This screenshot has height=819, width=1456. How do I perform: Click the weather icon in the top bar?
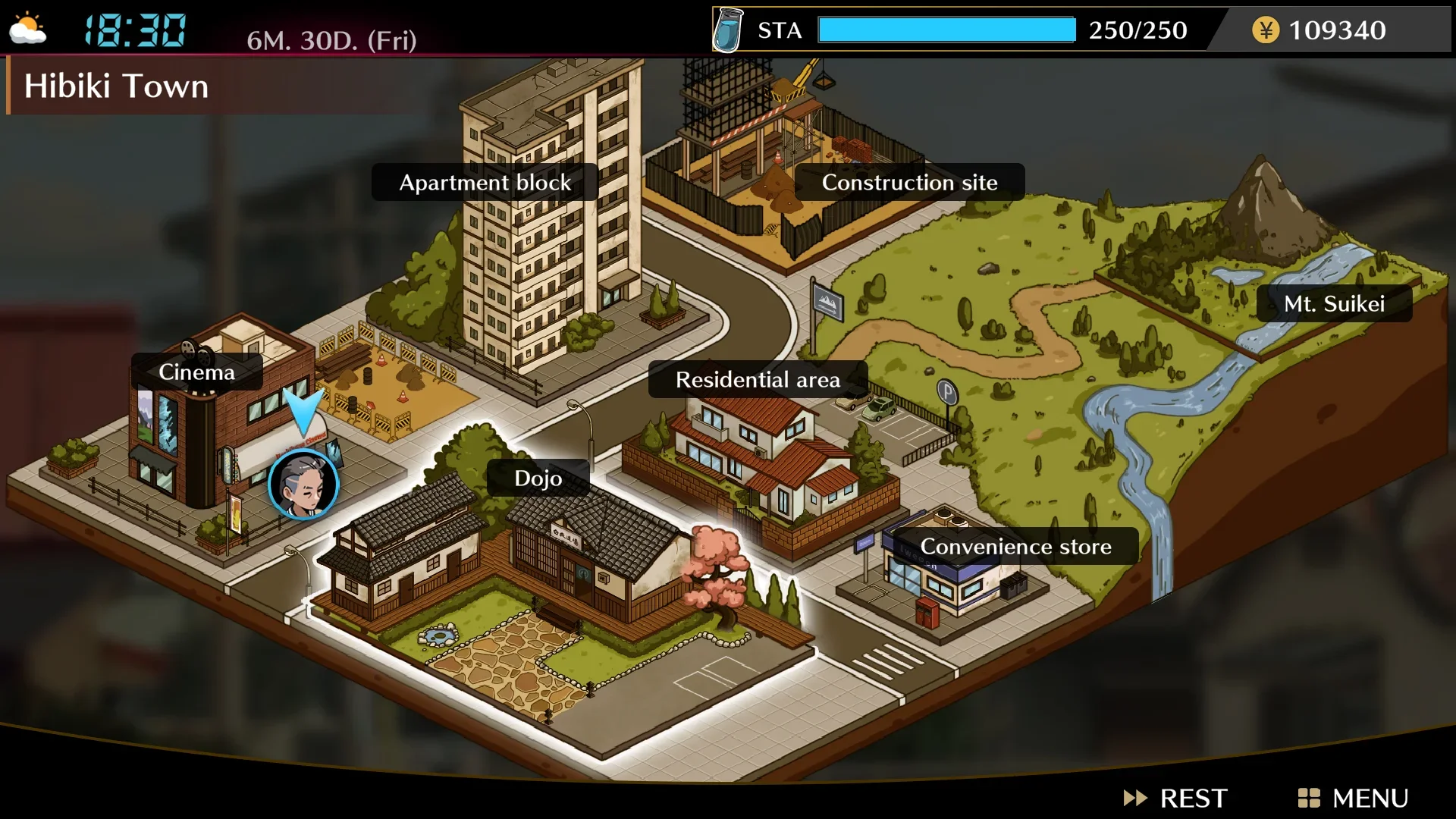click(x=27, y=29)
